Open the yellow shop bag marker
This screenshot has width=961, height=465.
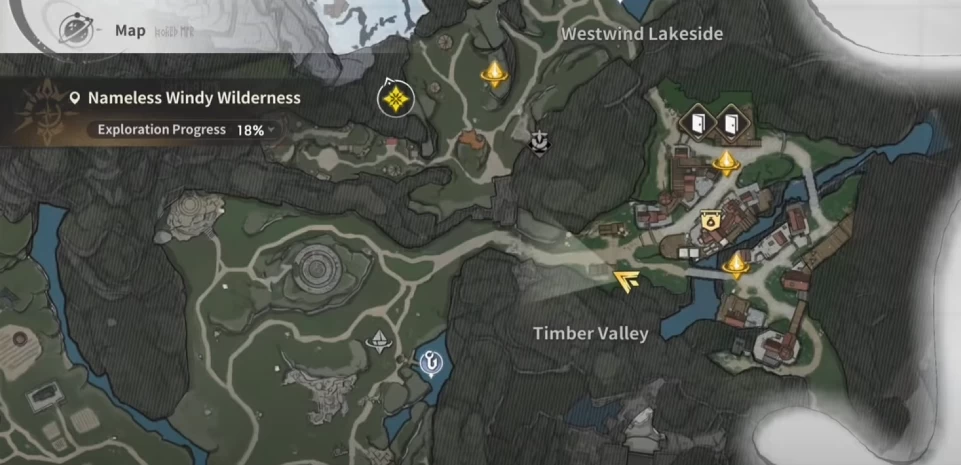(709, 222)
